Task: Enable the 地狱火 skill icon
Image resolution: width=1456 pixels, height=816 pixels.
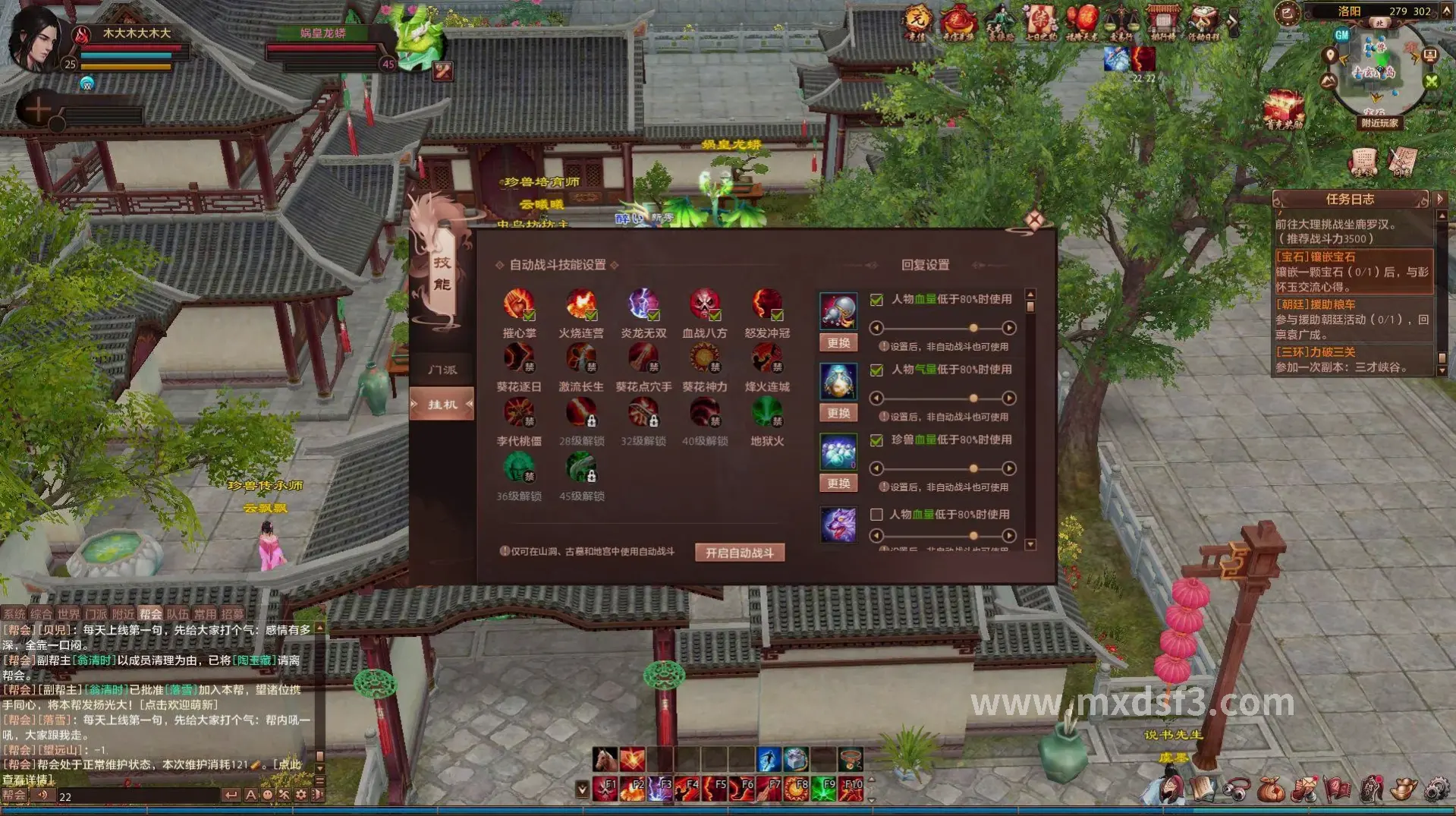Action: (767, 413)
